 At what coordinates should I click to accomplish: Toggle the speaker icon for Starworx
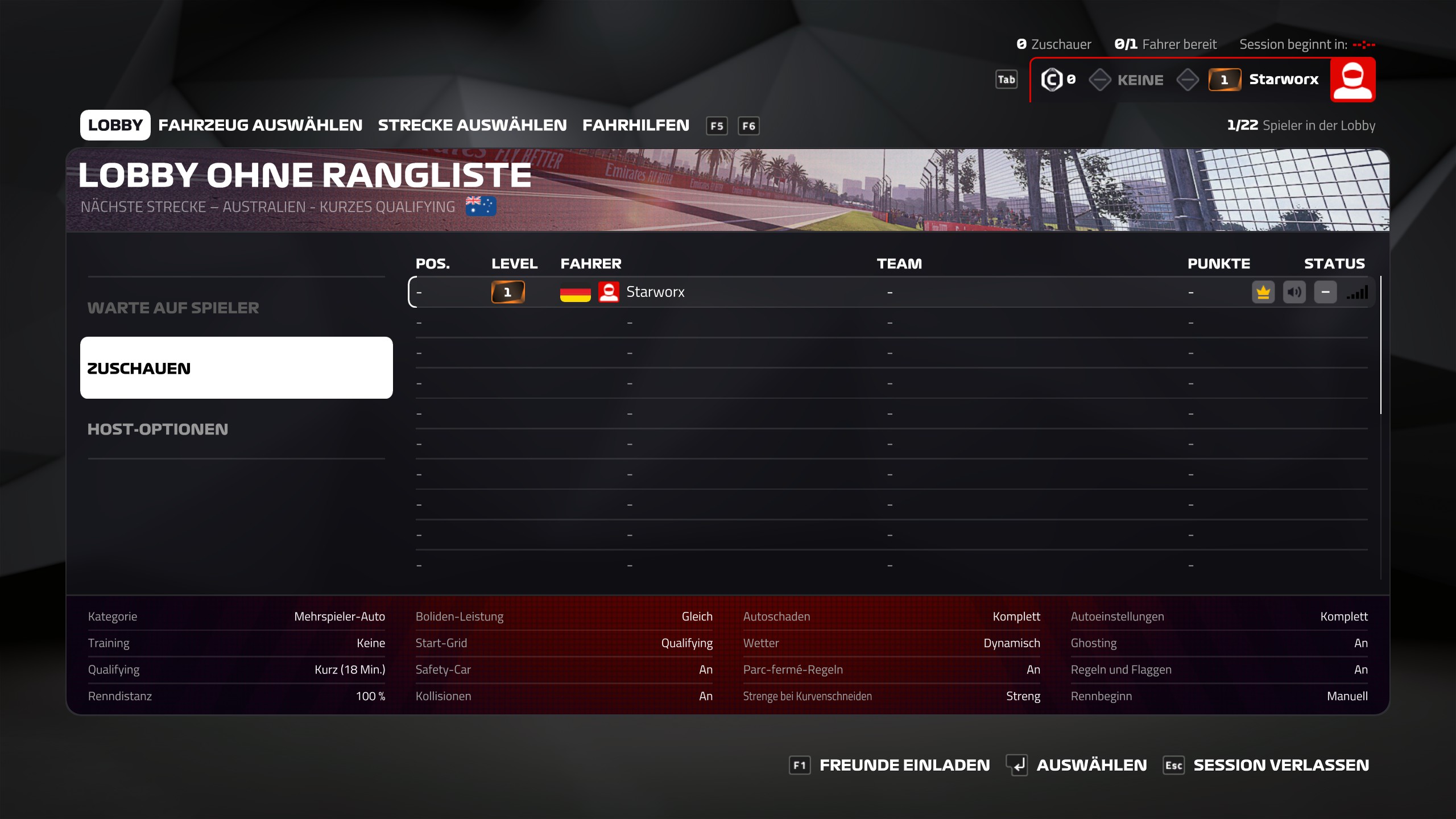(x=1294, y=292)
